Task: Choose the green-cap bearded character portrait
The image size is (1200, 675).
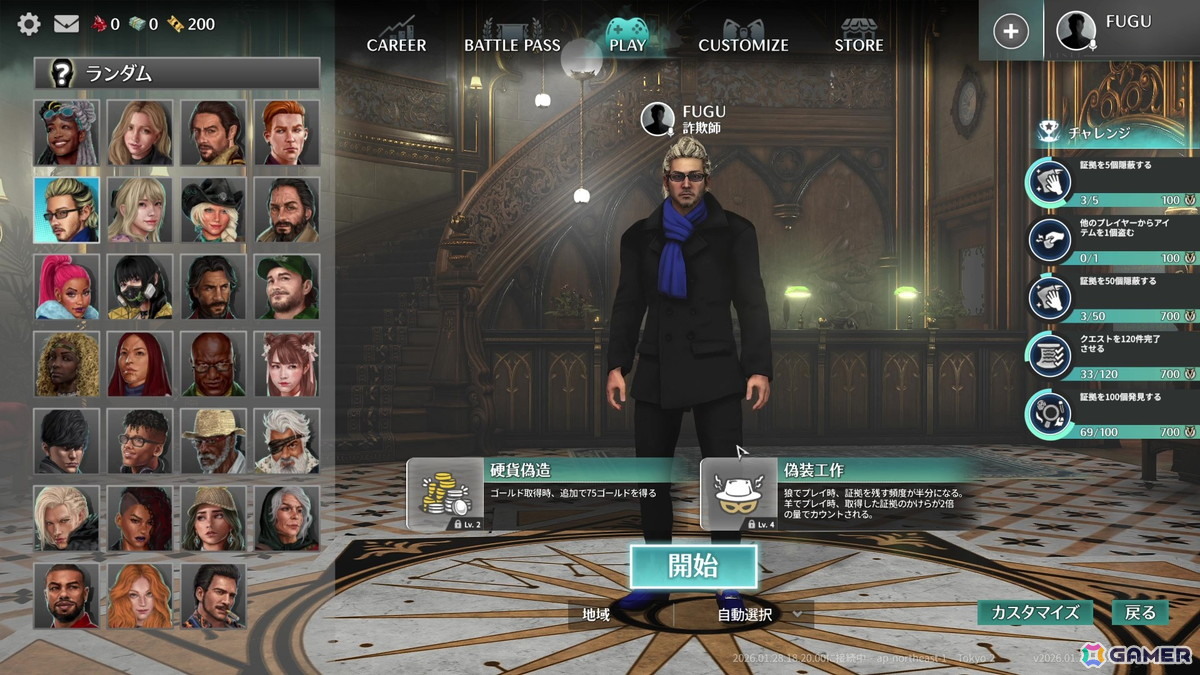Action: tap(286, 287)
